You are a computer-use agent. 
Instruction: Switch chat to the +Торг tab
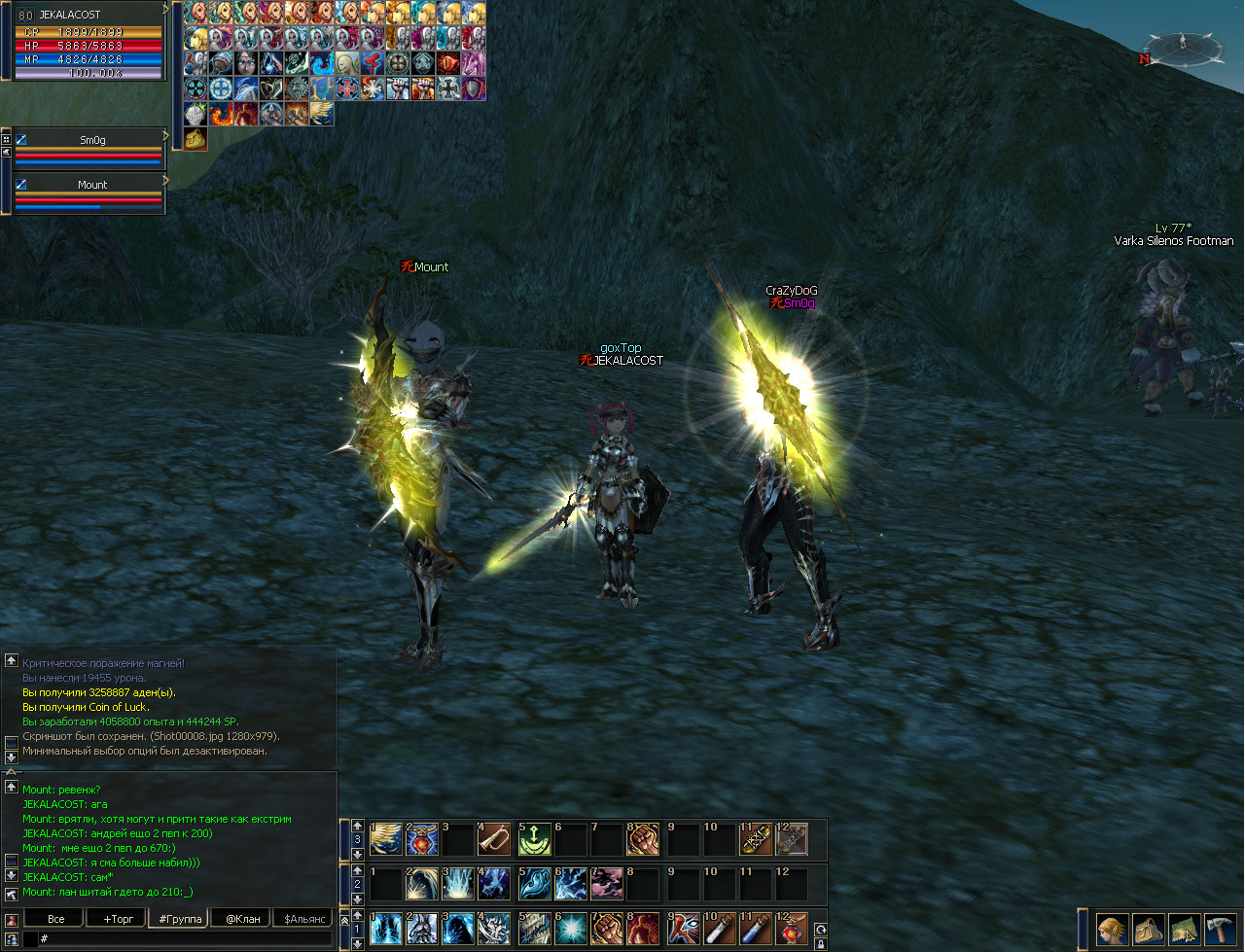click(x=118, y=918)
